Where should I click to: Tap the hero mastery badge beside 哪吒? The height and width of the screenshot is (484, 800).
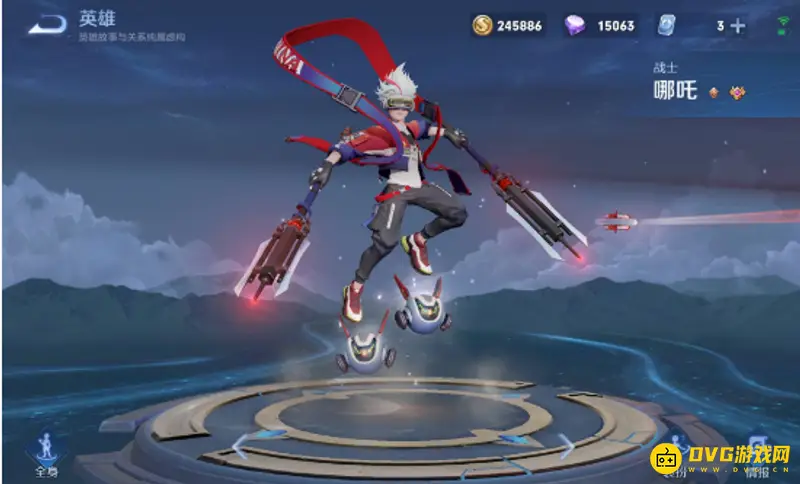click(x=737, y=93)
